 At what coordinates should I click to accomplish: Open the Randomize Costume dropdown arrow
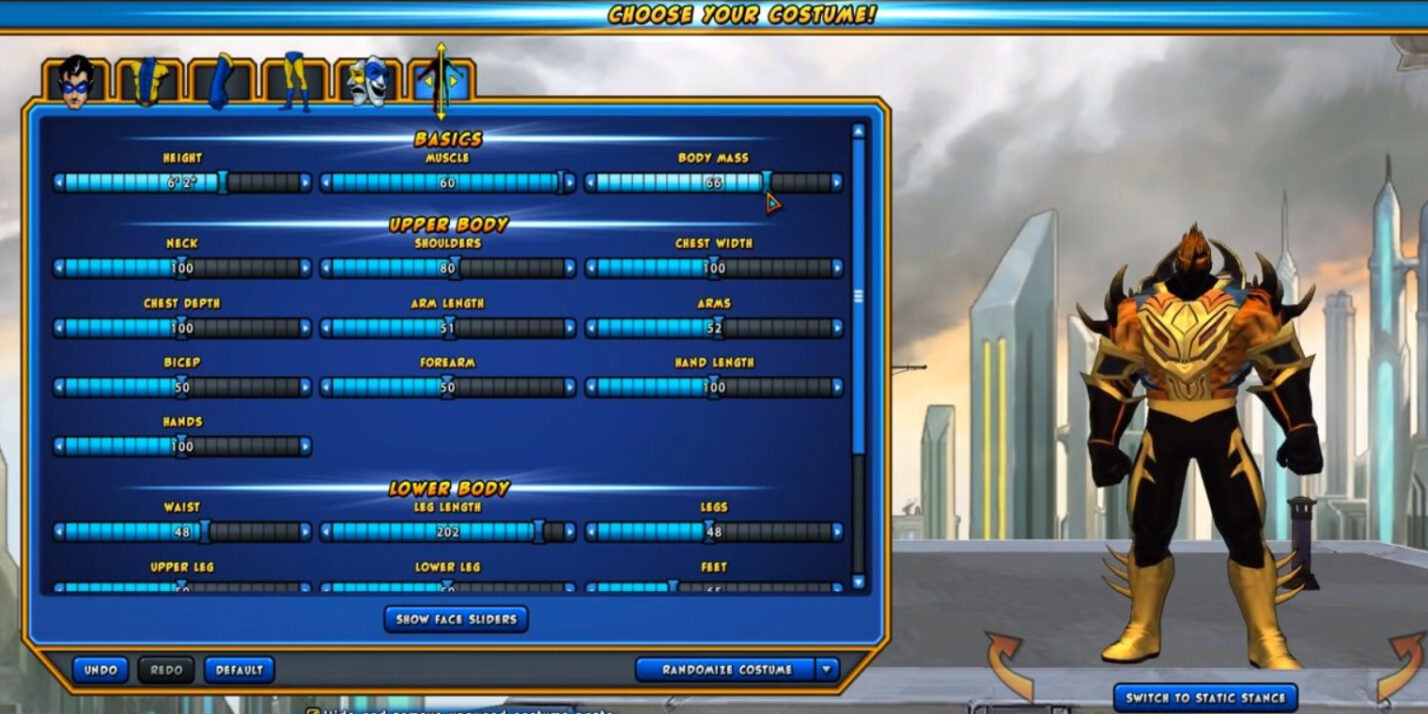tap(827, 670)
